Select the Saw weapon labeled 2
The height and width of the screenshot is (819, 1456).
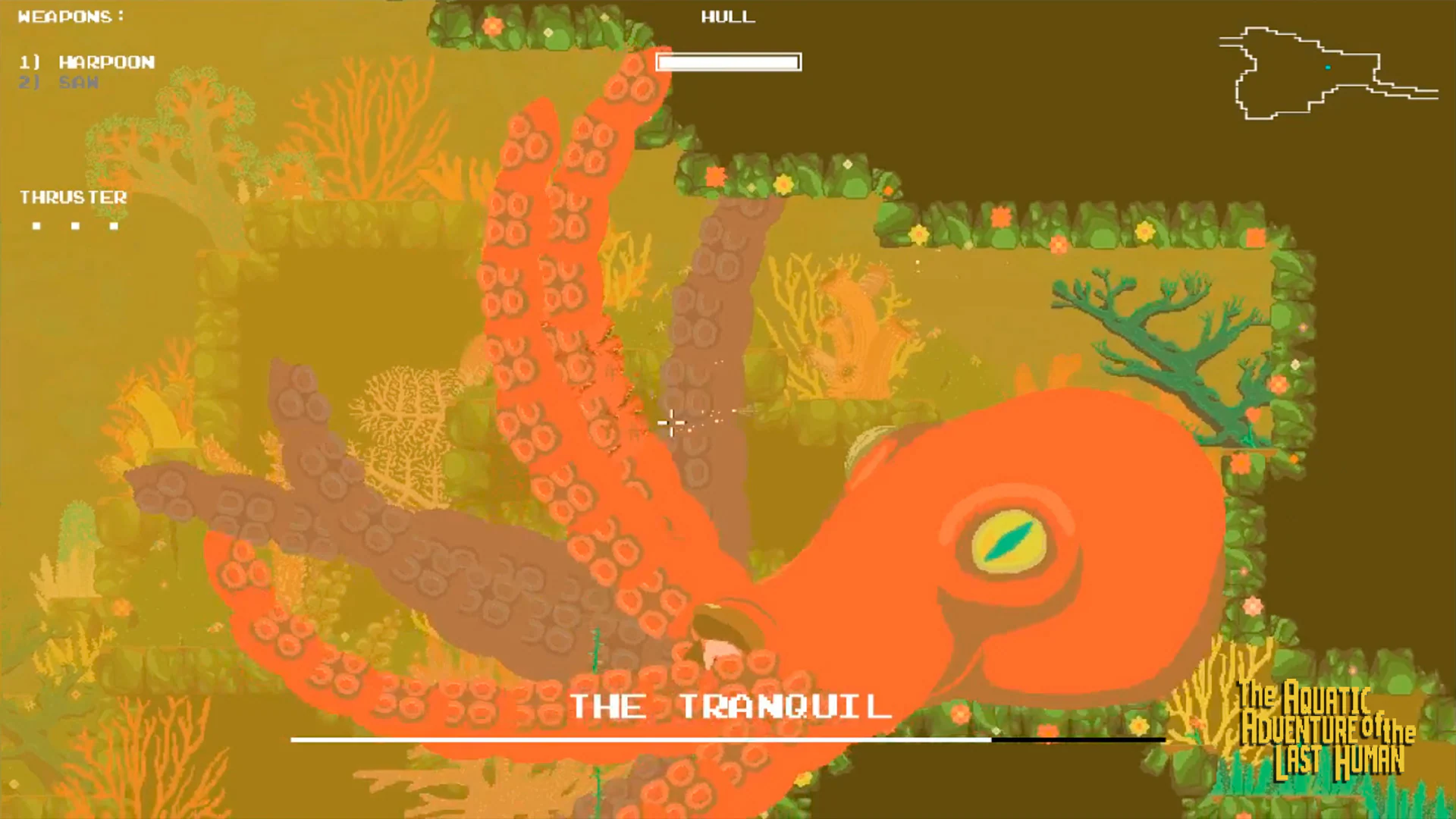tap(58, 83)
